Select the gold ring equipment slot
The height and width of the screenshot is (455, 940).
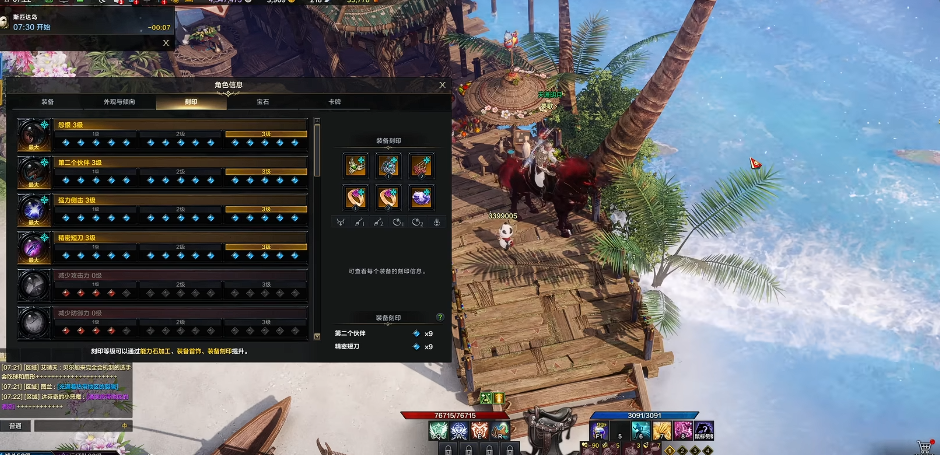(355, 197)
